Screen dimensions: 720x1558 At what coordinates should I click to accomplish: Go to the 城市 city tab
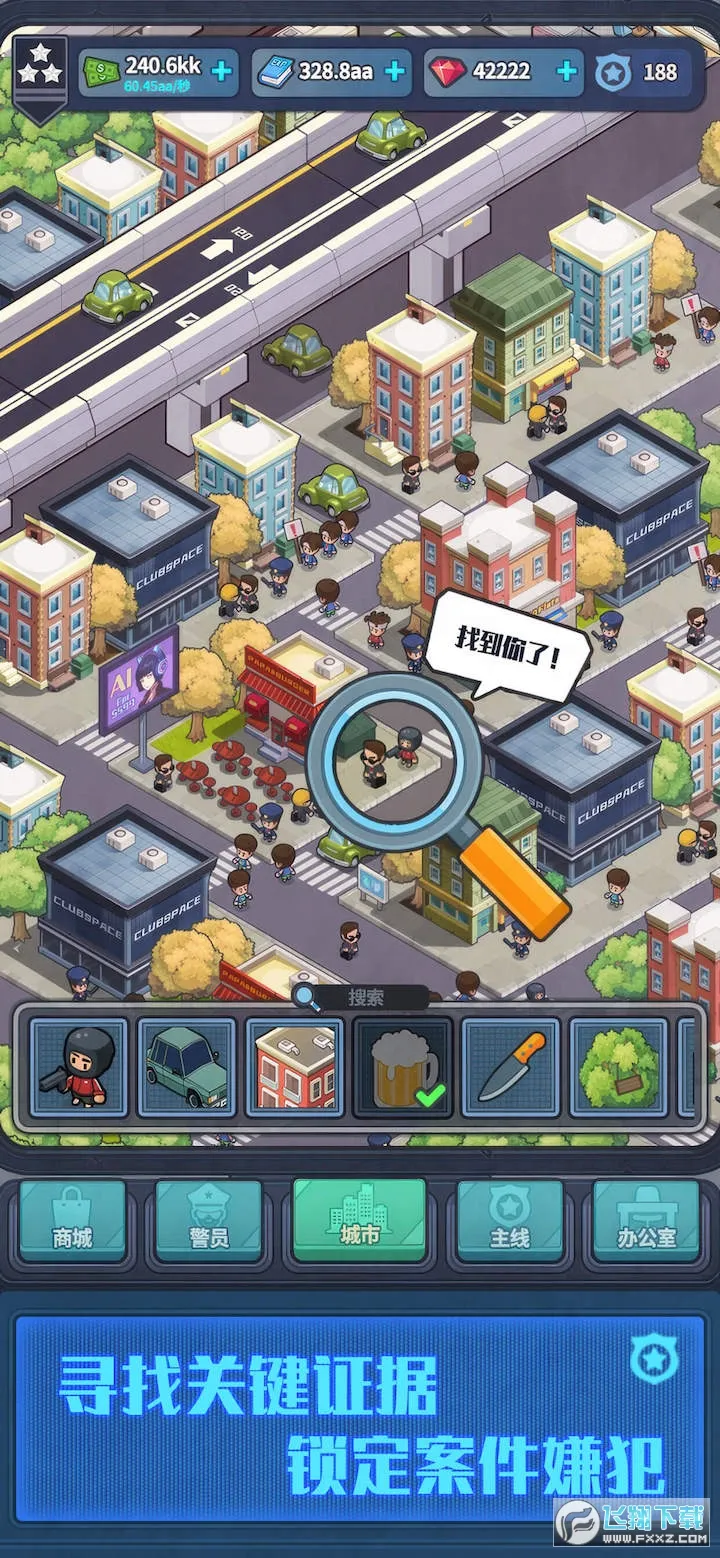(359, 1219)
